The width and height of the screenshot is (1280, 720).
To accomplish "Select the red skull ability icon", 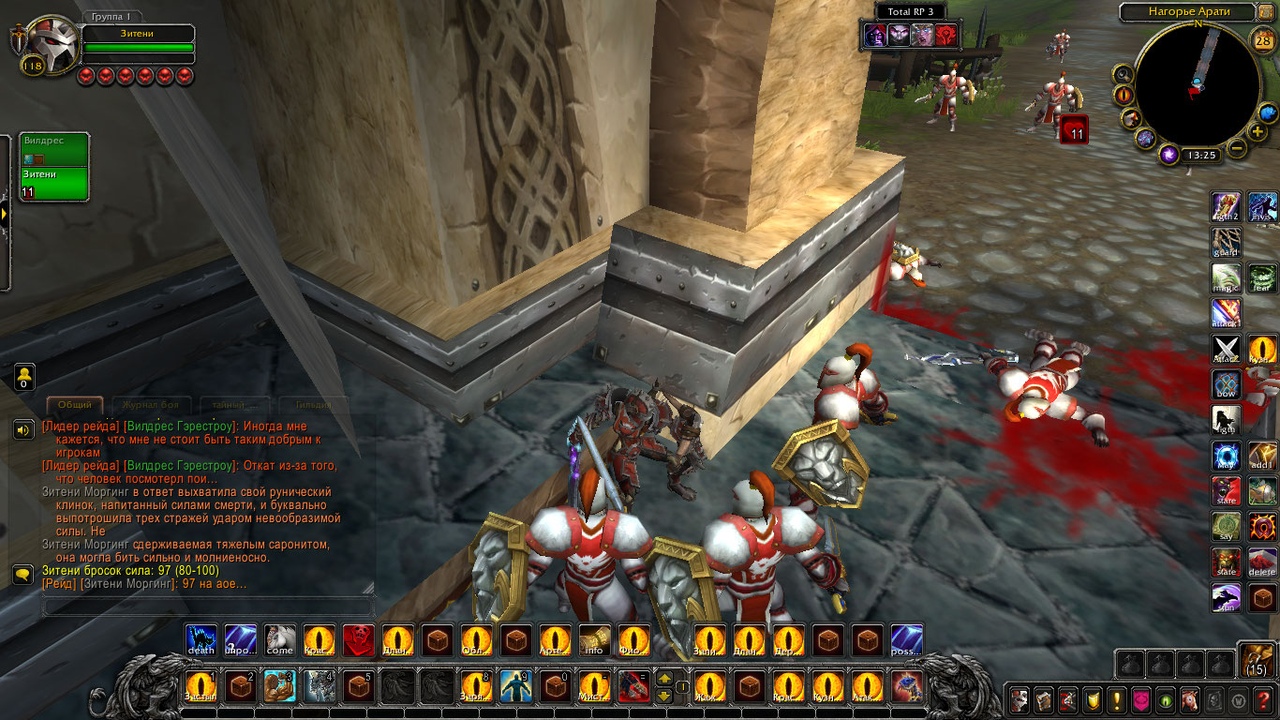I will coord(358,640).
